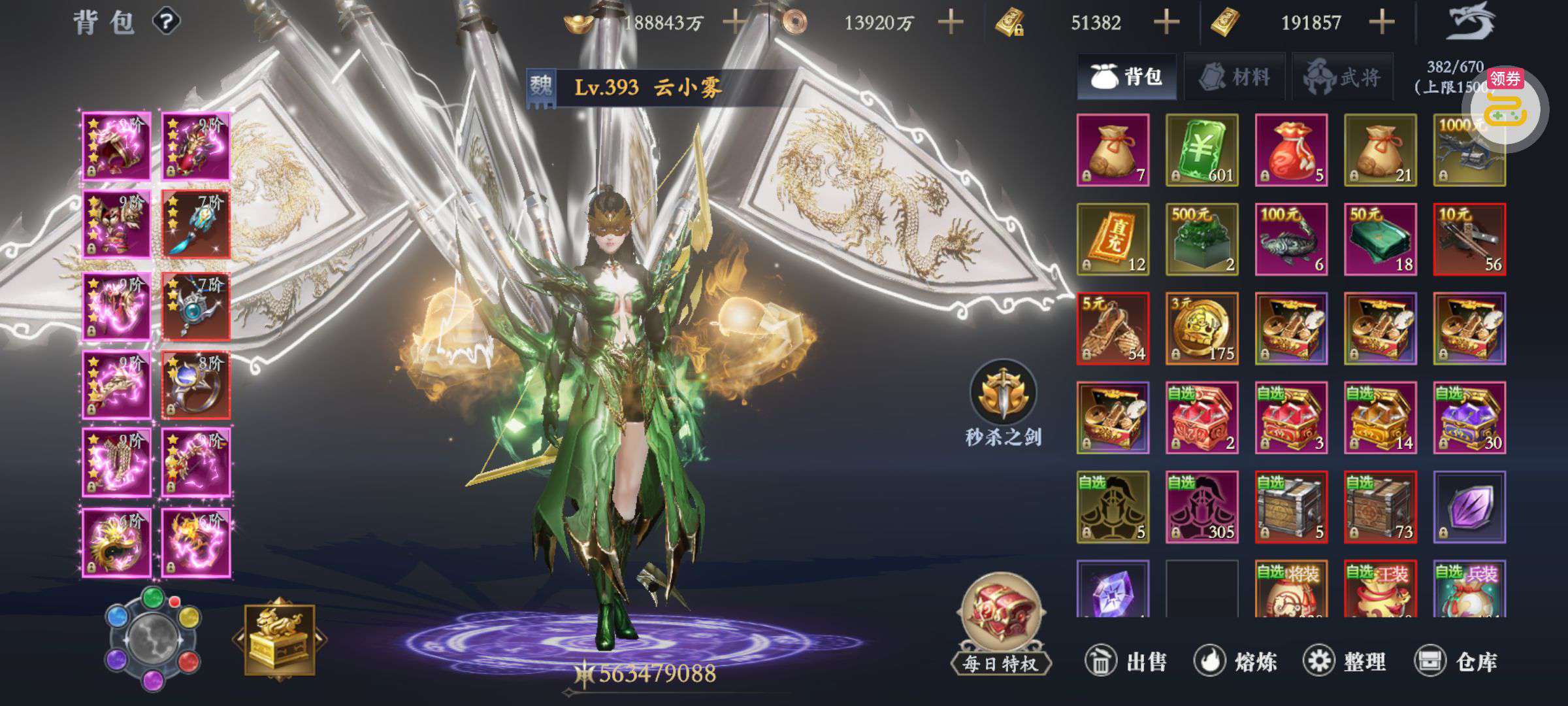Open the 仓库 warehouse

1456,662
